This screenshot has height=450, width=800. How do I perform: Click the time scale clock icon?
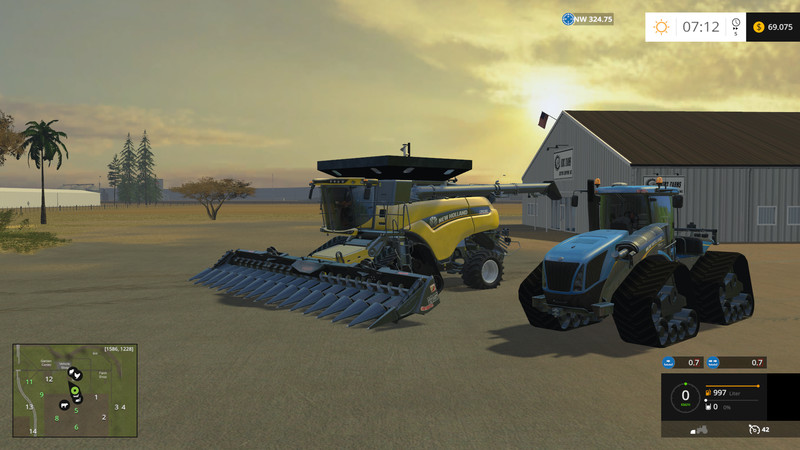pos(736,23)
